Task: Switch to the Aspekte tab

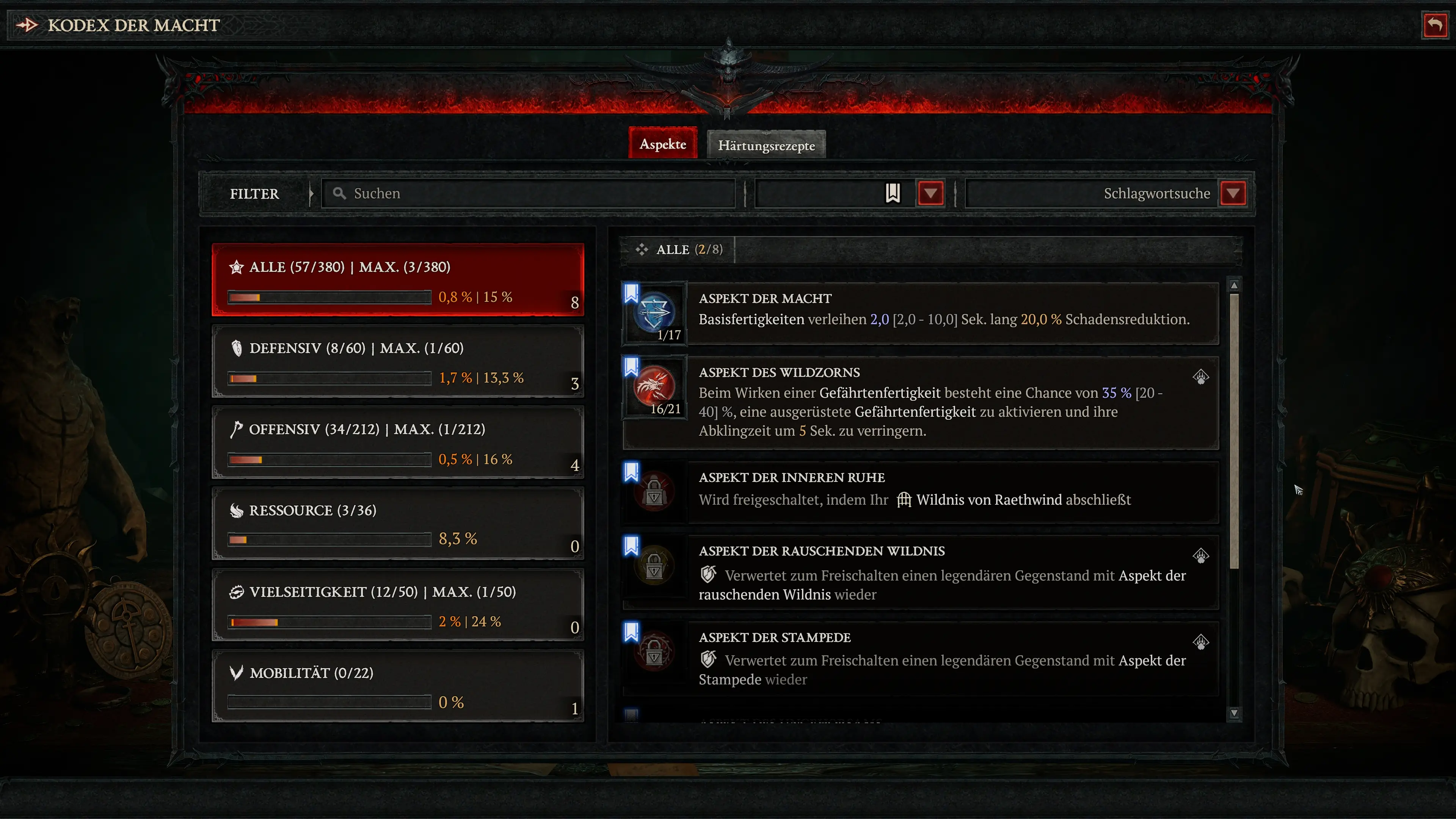Action: tap(662, 144)
